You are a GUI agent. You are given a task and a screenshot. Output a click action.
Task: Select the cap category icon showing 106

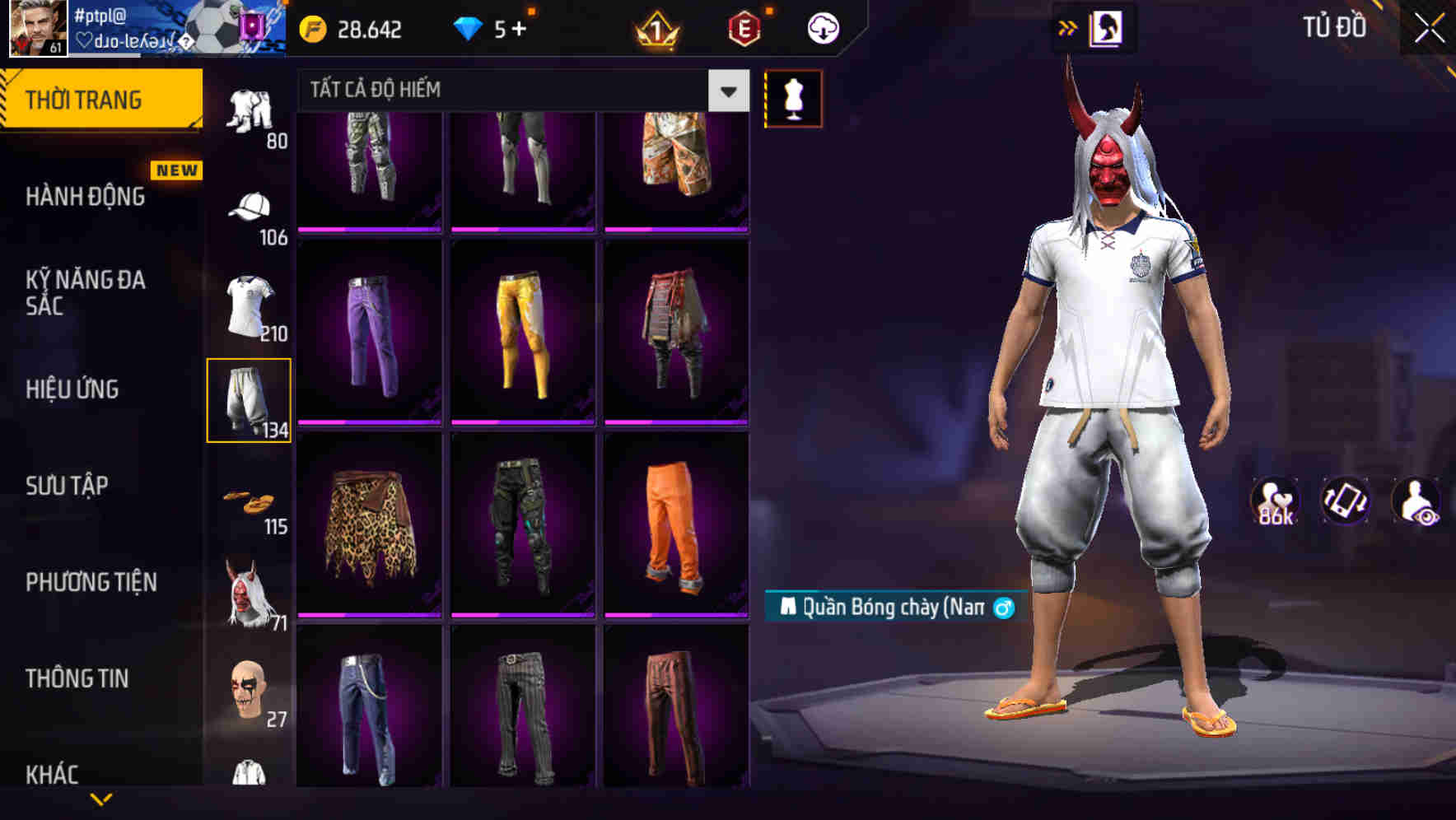point(250,210)
